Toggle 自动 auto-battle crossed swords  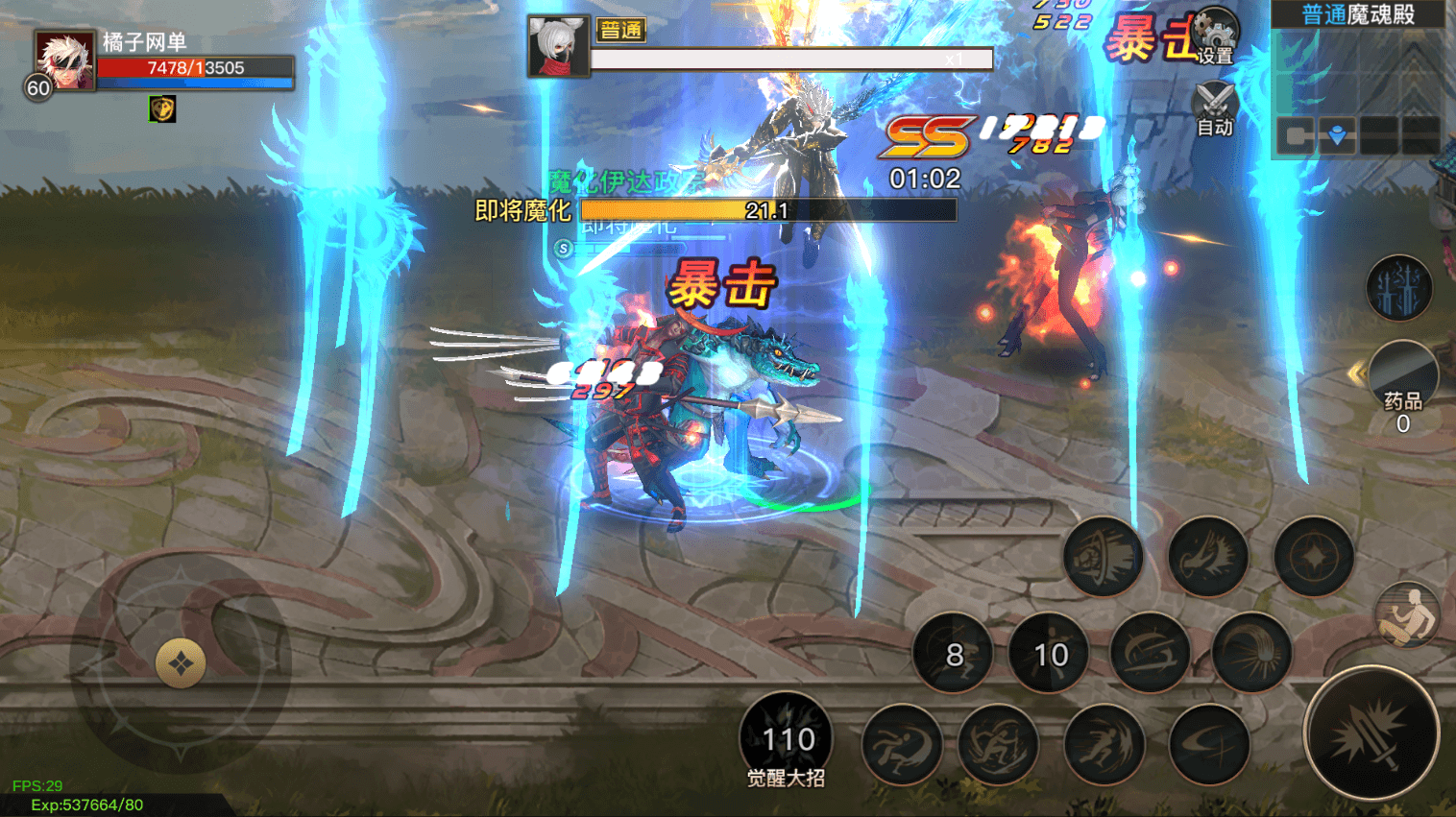tap(1214, 108)
